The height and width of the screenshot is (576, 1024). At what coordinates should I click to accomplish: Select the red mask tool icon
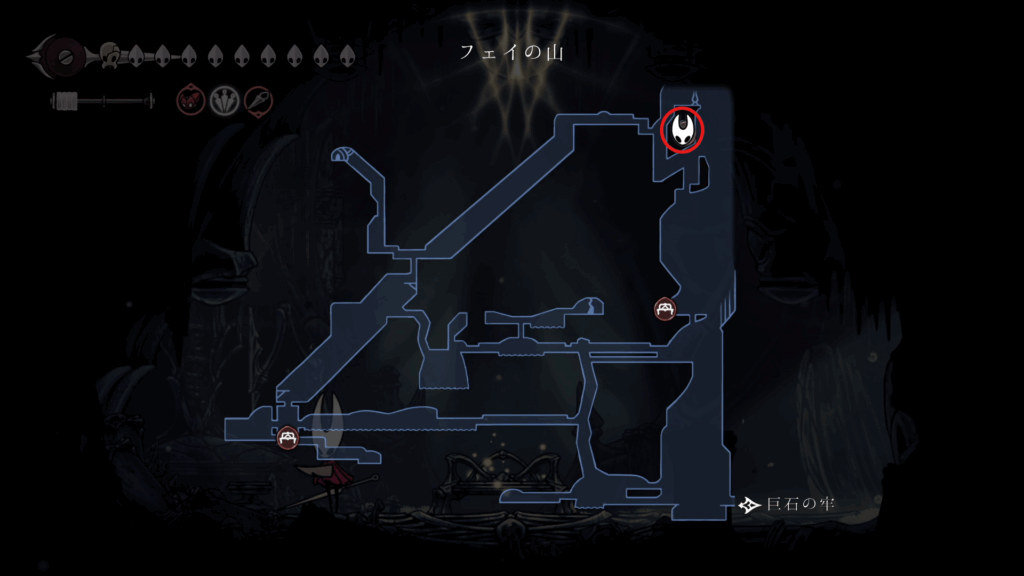[189, 100]
